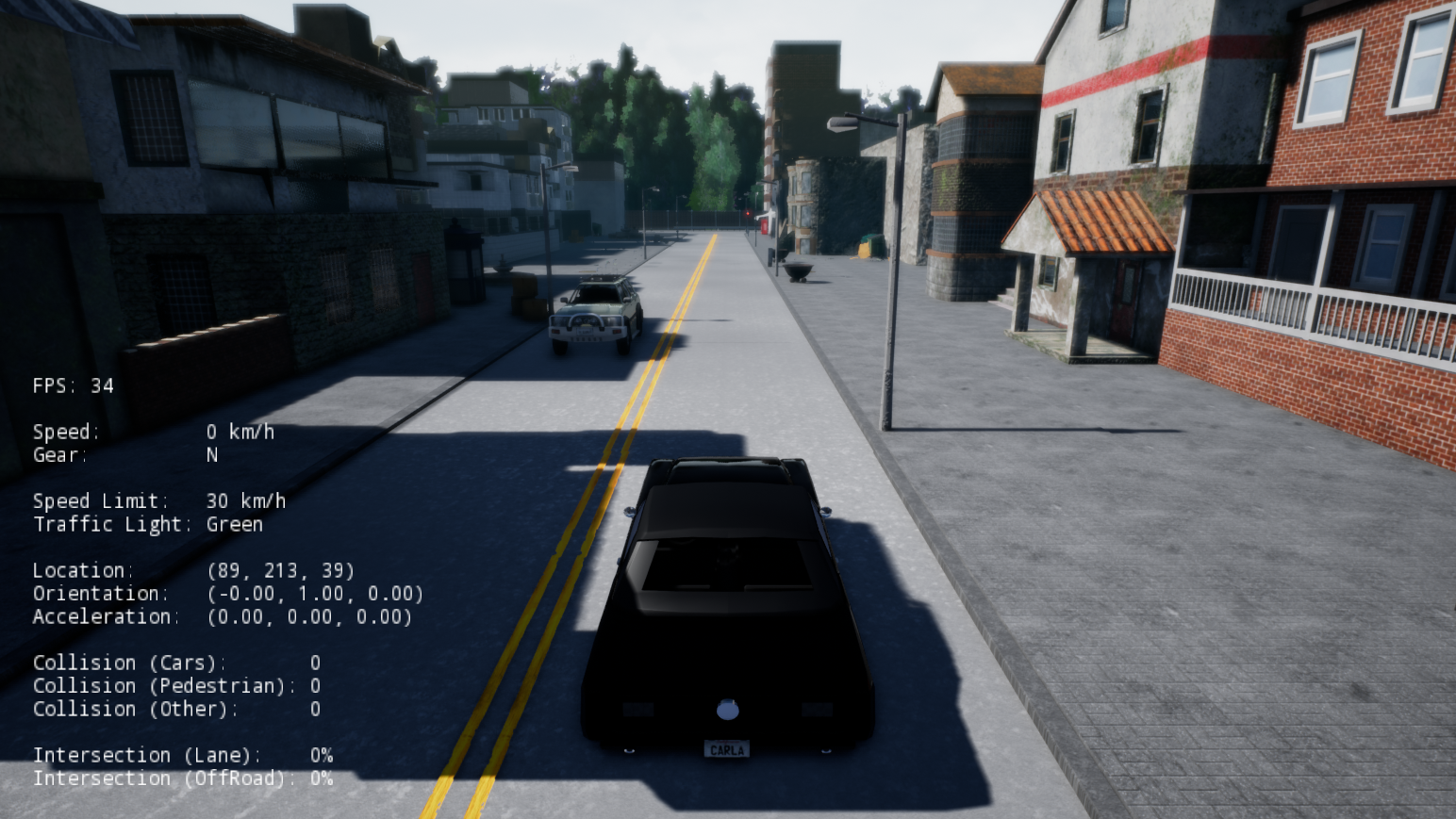Expand the Intersection (Lane) percentage readout
This screenshot has height=819, width=1456.
point(184,755)
